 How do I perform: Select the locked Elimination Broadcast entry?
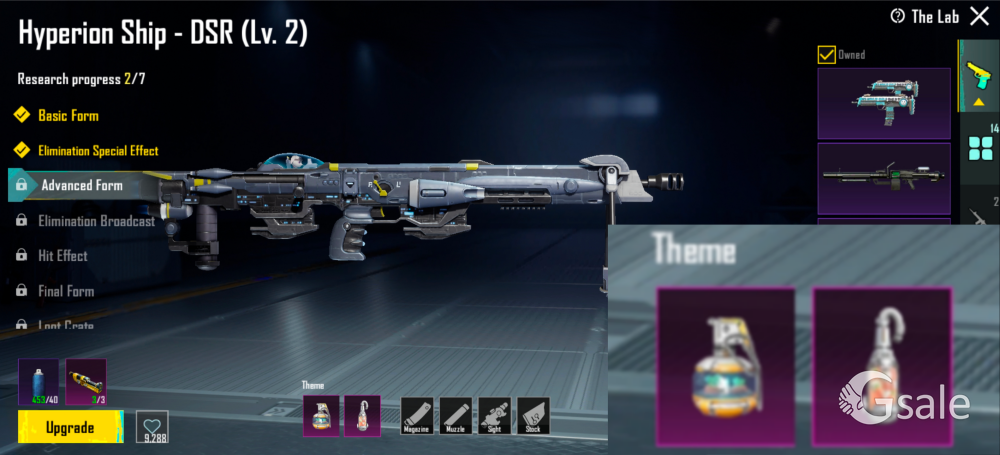pyautogui.click(x=96, y=221)
